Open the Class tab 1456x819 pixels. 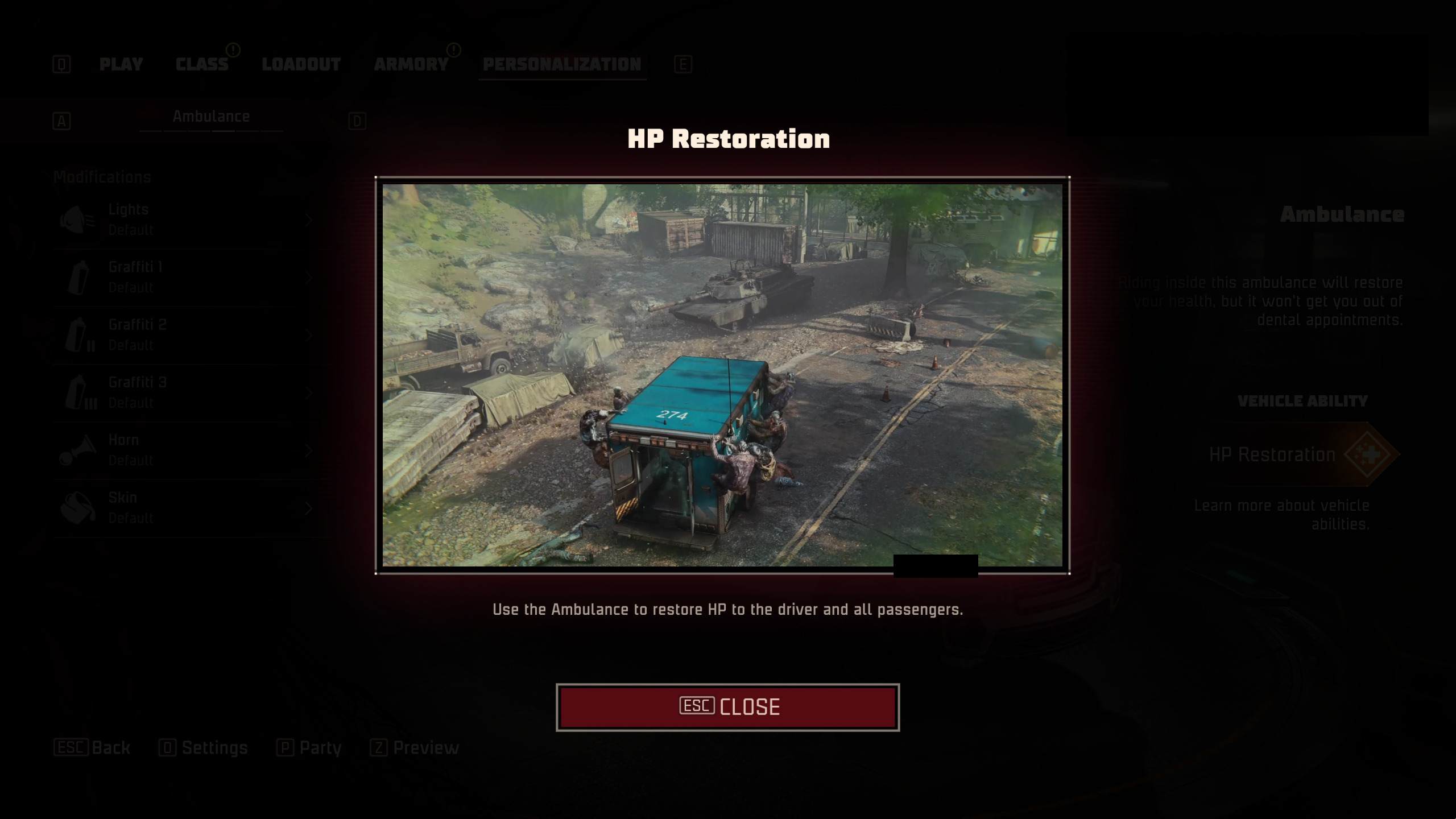pyautogui.click(x=202, y=64)
